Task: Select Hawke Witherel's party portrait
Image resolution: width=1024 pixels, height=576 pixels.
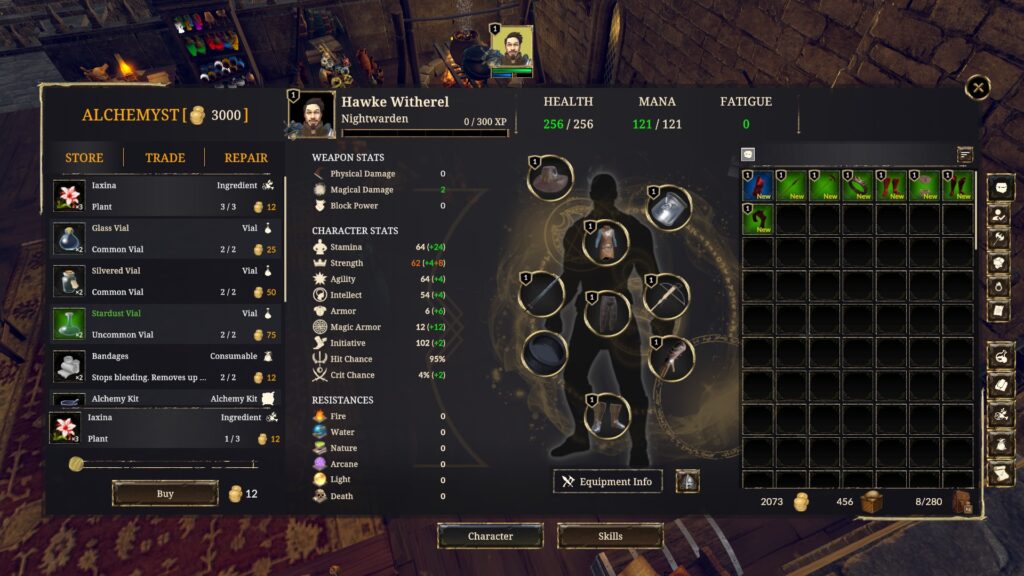Action: [511, 50]
